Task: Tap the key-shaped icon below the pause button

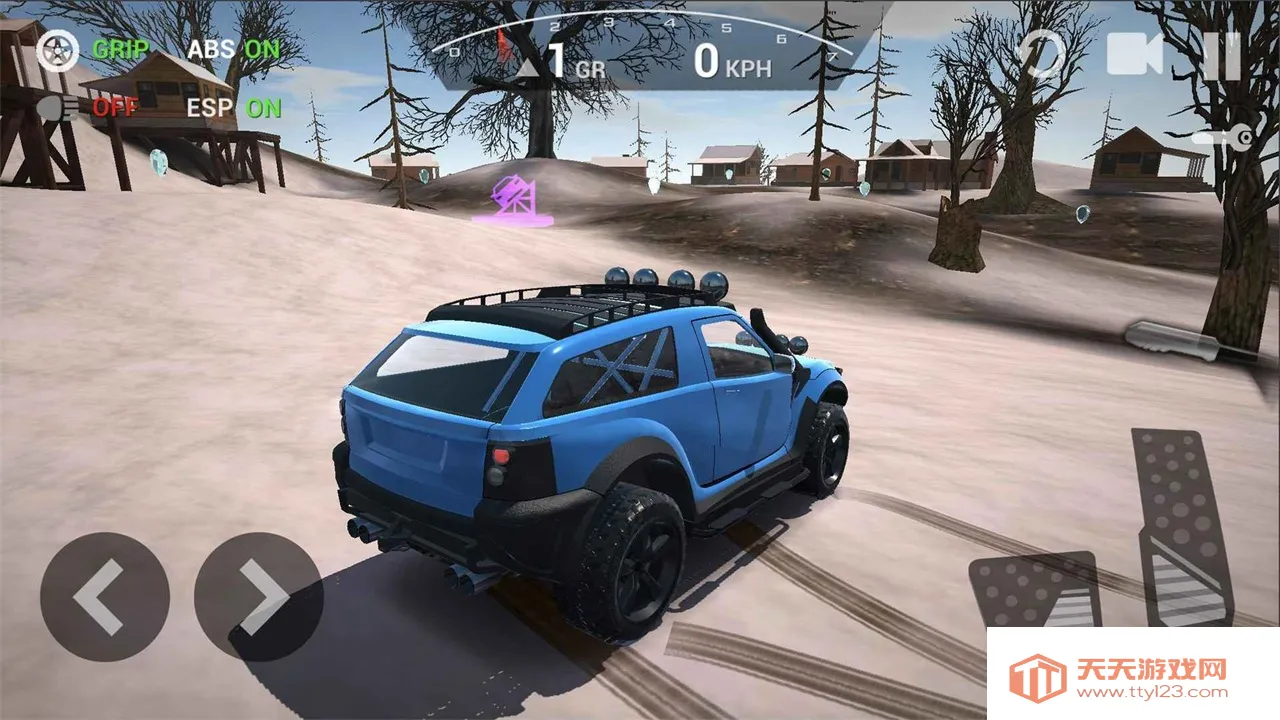Action: coord(1224,138)
